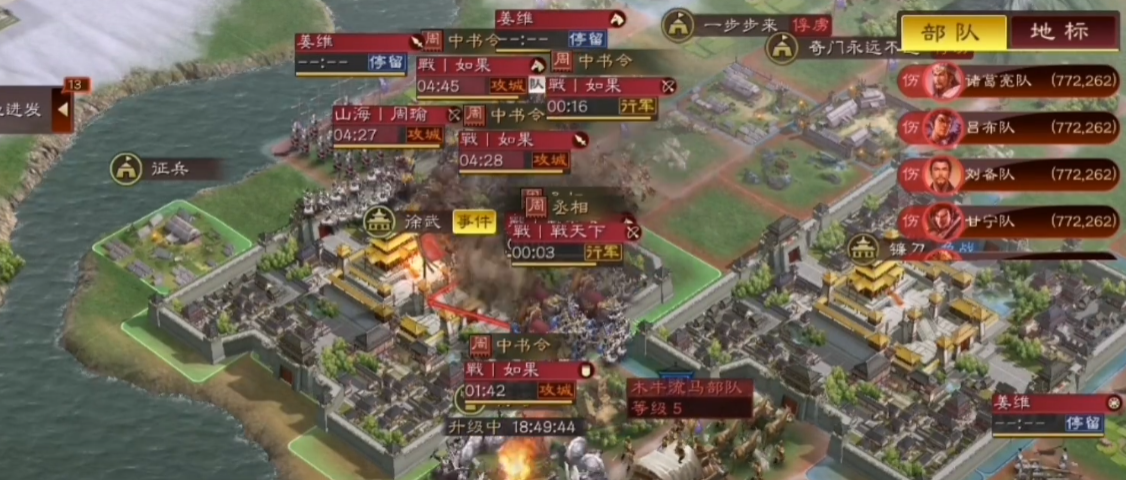Tap the 一步步来 camp marker
This screenshot has width=1126, height=480.
pyautogui.click(x=680, y=26)
